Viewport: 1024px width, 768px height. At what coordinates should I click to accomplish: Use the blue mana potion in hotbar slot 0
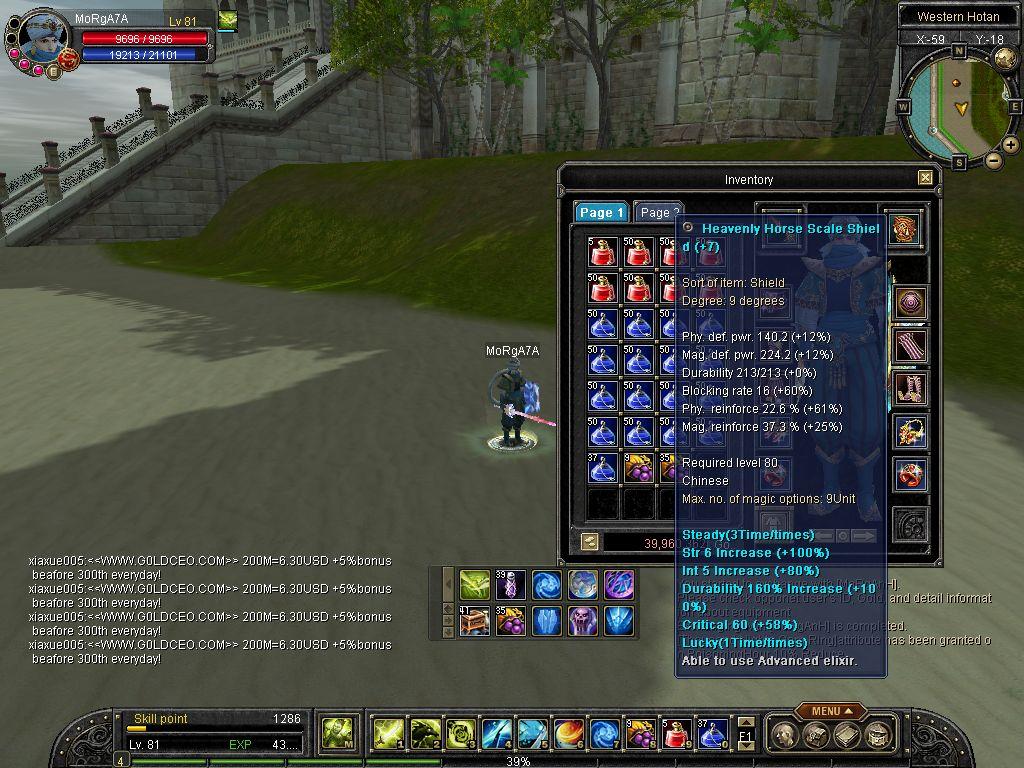711,734
